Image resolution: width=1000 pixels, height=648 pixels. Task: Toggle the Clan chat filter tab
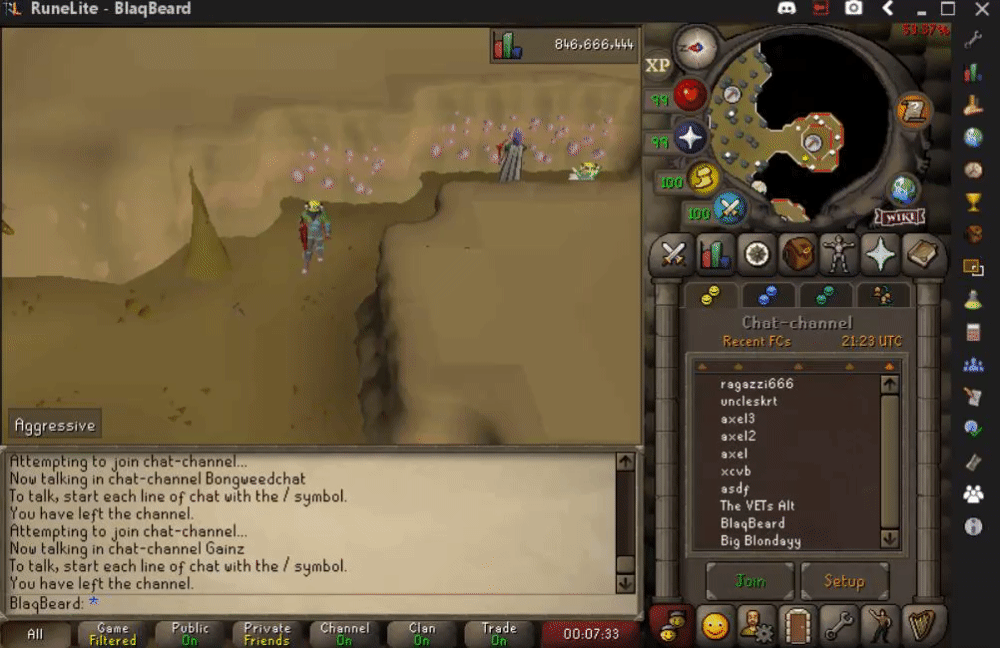(x=422, y=634)
